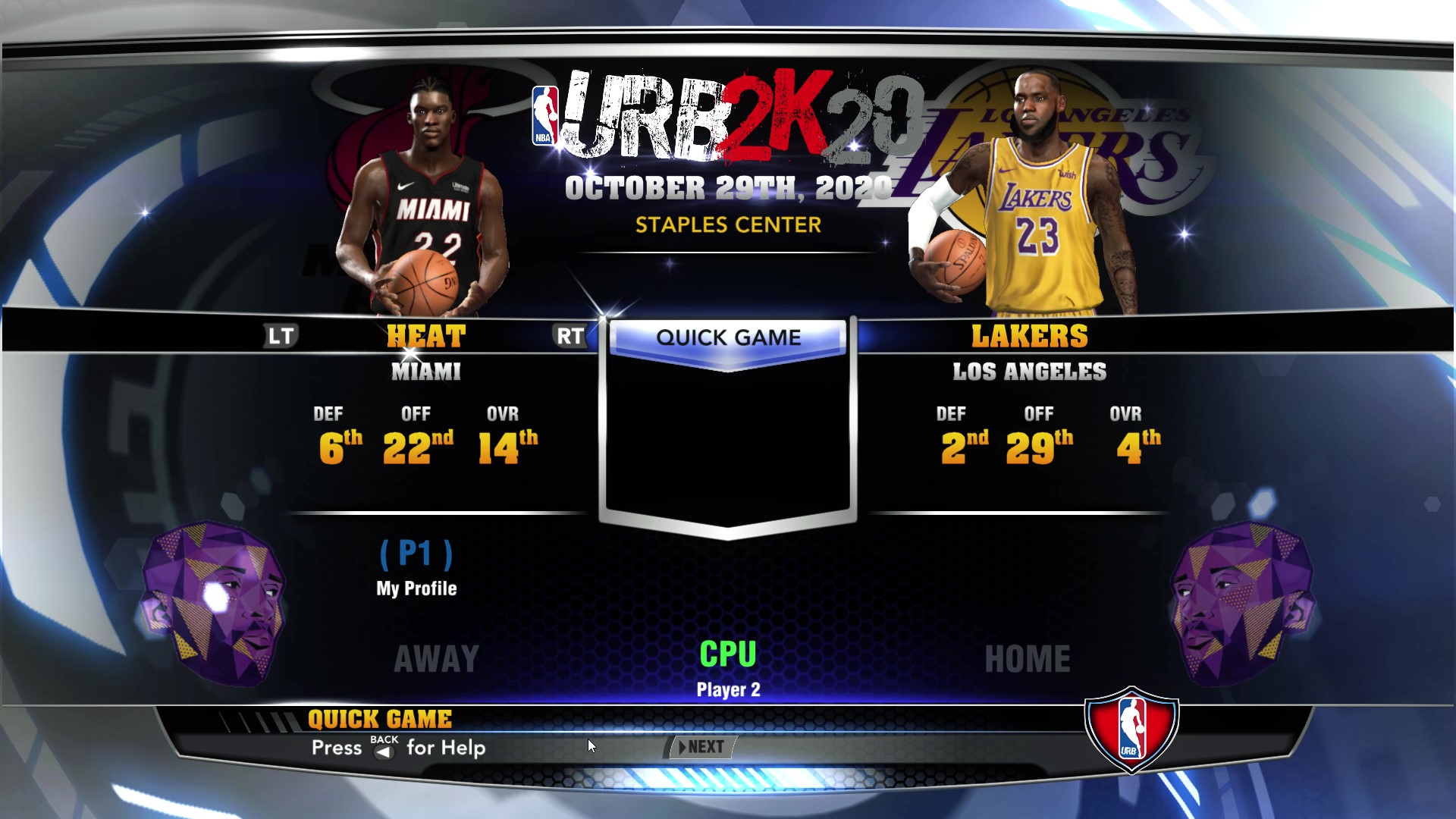Click the NEXT button
Viewport: 1456px width, 819px height.
[x=702, y=747]
